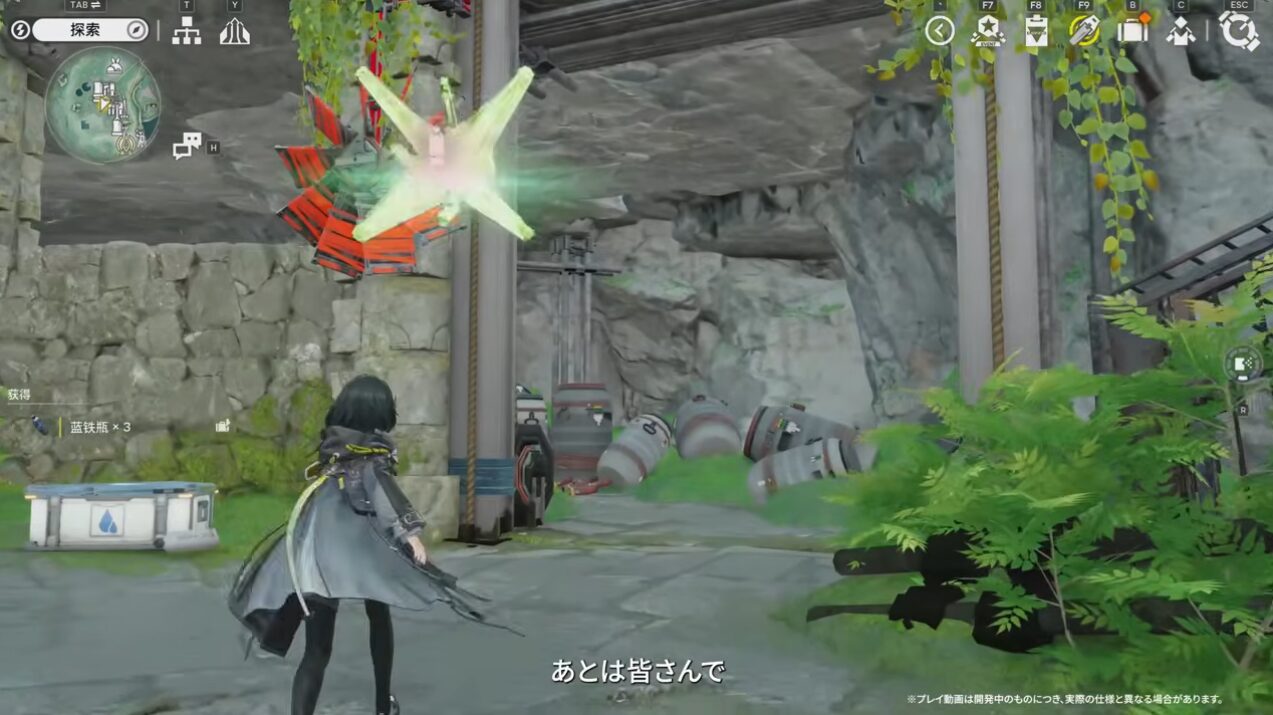Screen dimensions: 1273x715
Task: Open the triple-arrow upgrade icon menu
Action: pyautogui.click(x=234, y=31)
